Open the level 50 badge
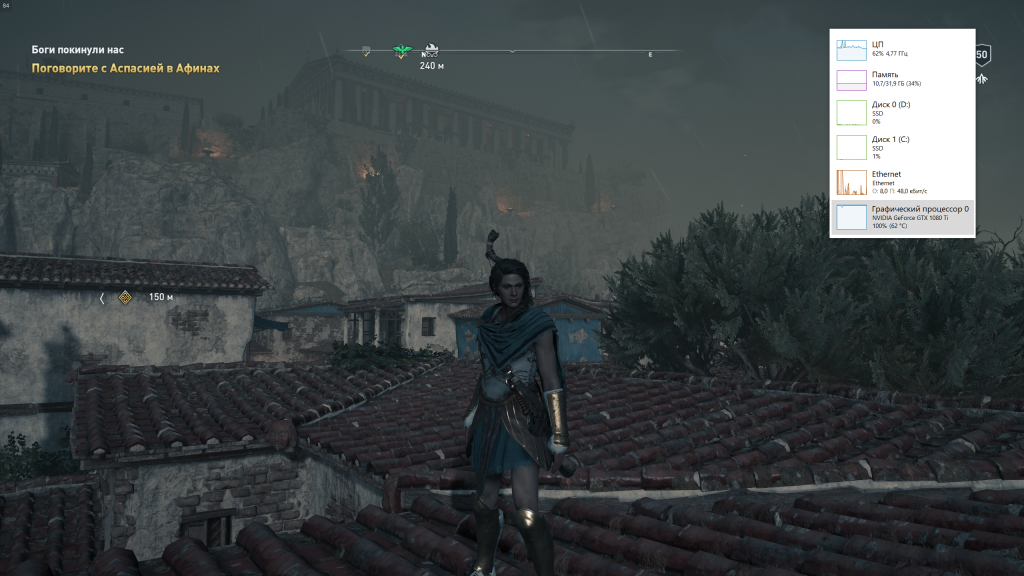1024x576 pixels. pos(982,55)
